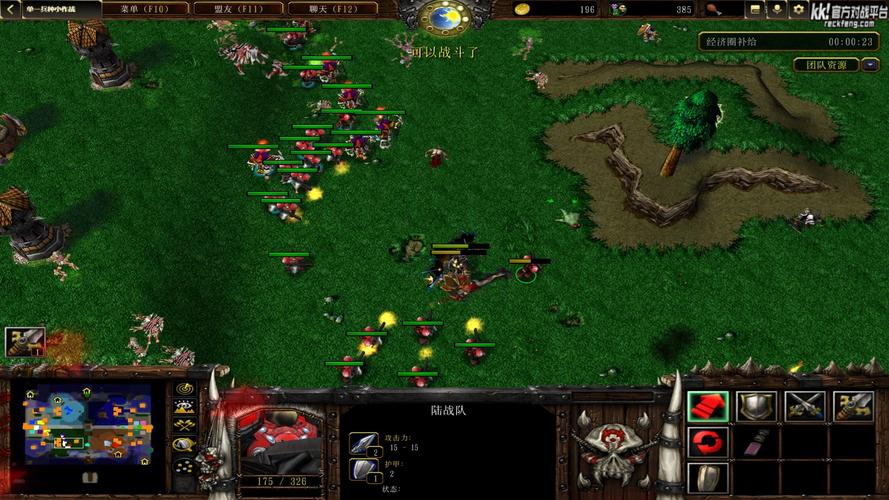Screen dimensions: 889x500
Task: Click the formation toggle button beside minimap
Action: click(x=184, y=466)
